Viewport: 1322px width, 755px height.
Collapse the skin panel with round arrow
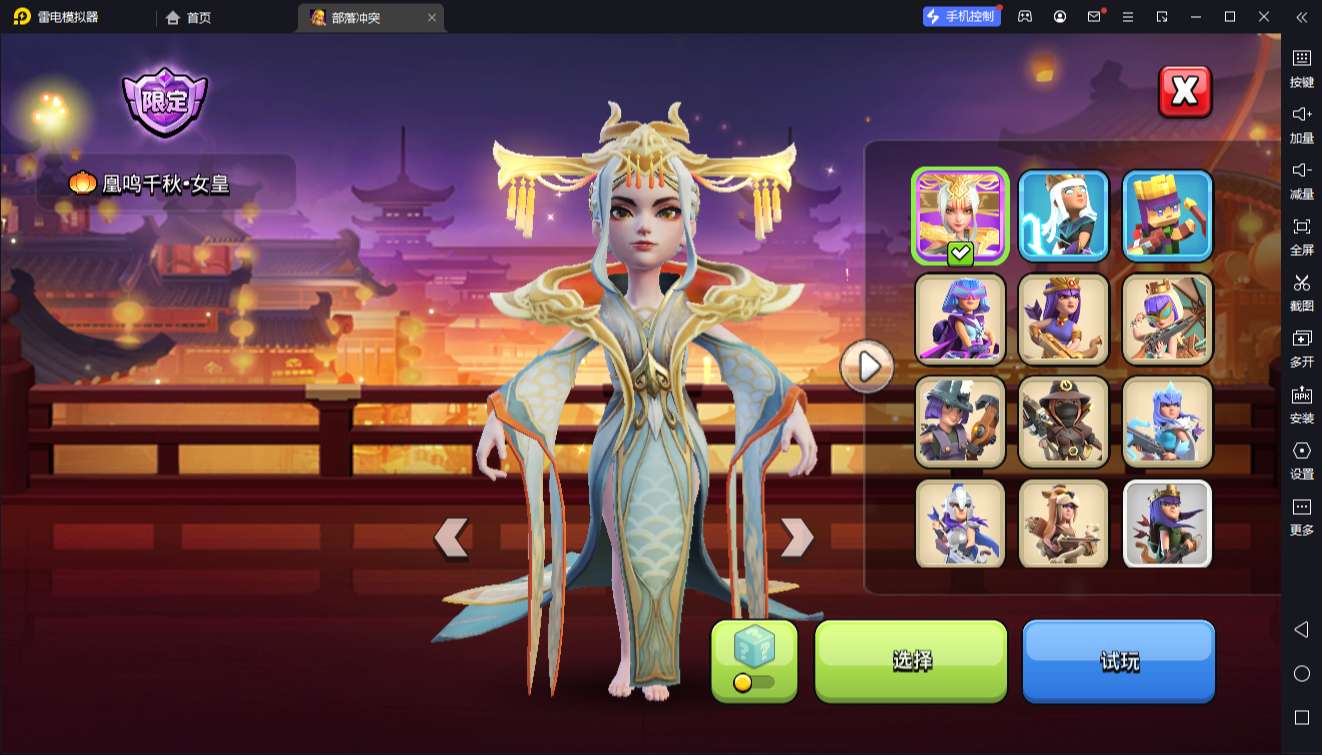coord(866,367)
